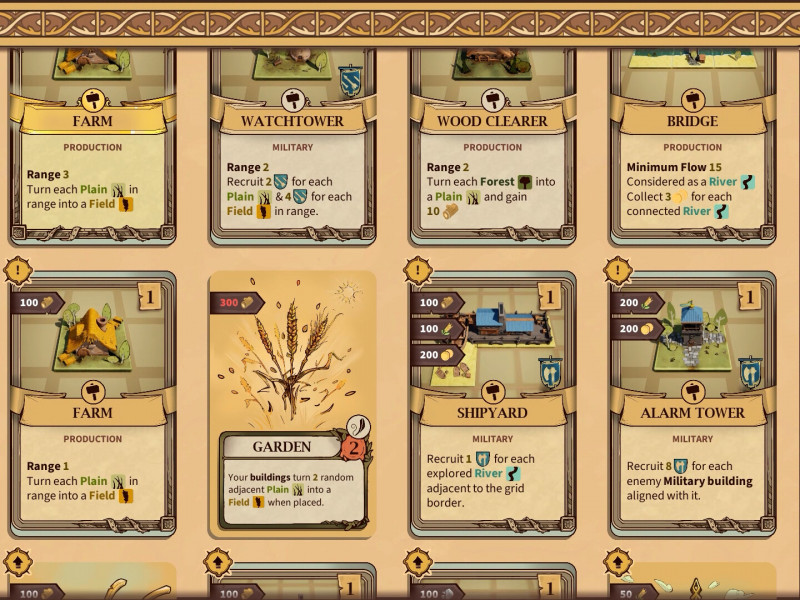Select the Bridge production card
The width and height of the screenshot is (800, 600).
coord(692,150)
